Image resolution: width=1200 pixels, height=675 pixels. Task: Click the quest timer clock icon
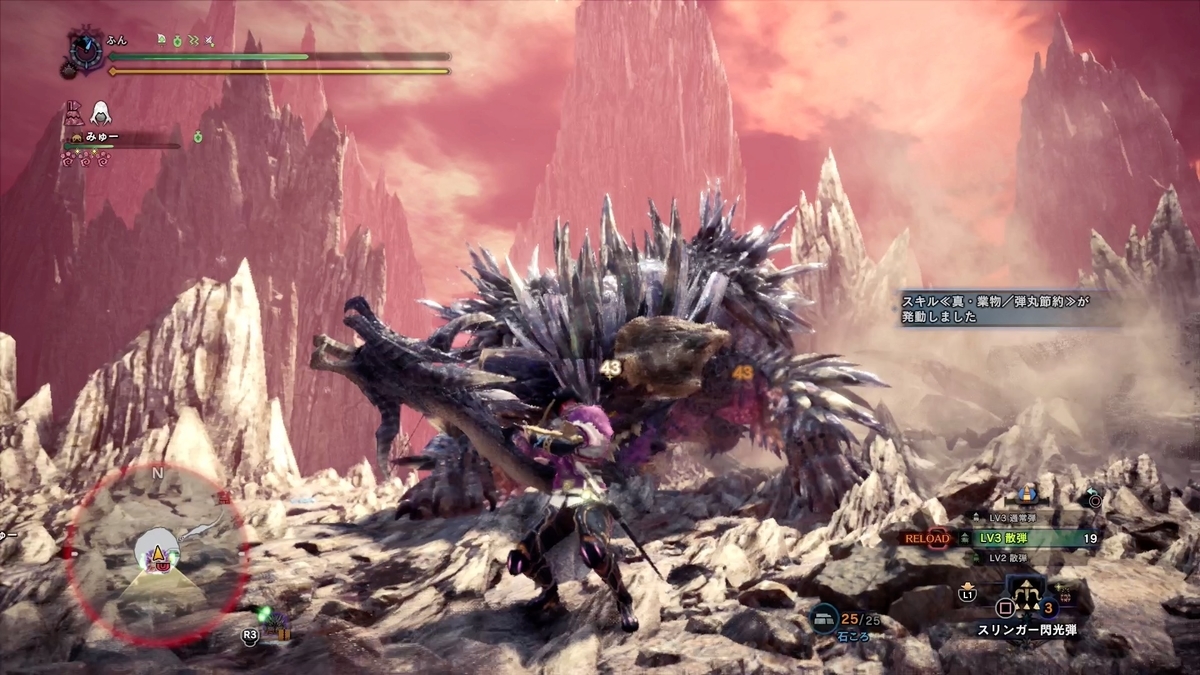[x=83, y=48]
